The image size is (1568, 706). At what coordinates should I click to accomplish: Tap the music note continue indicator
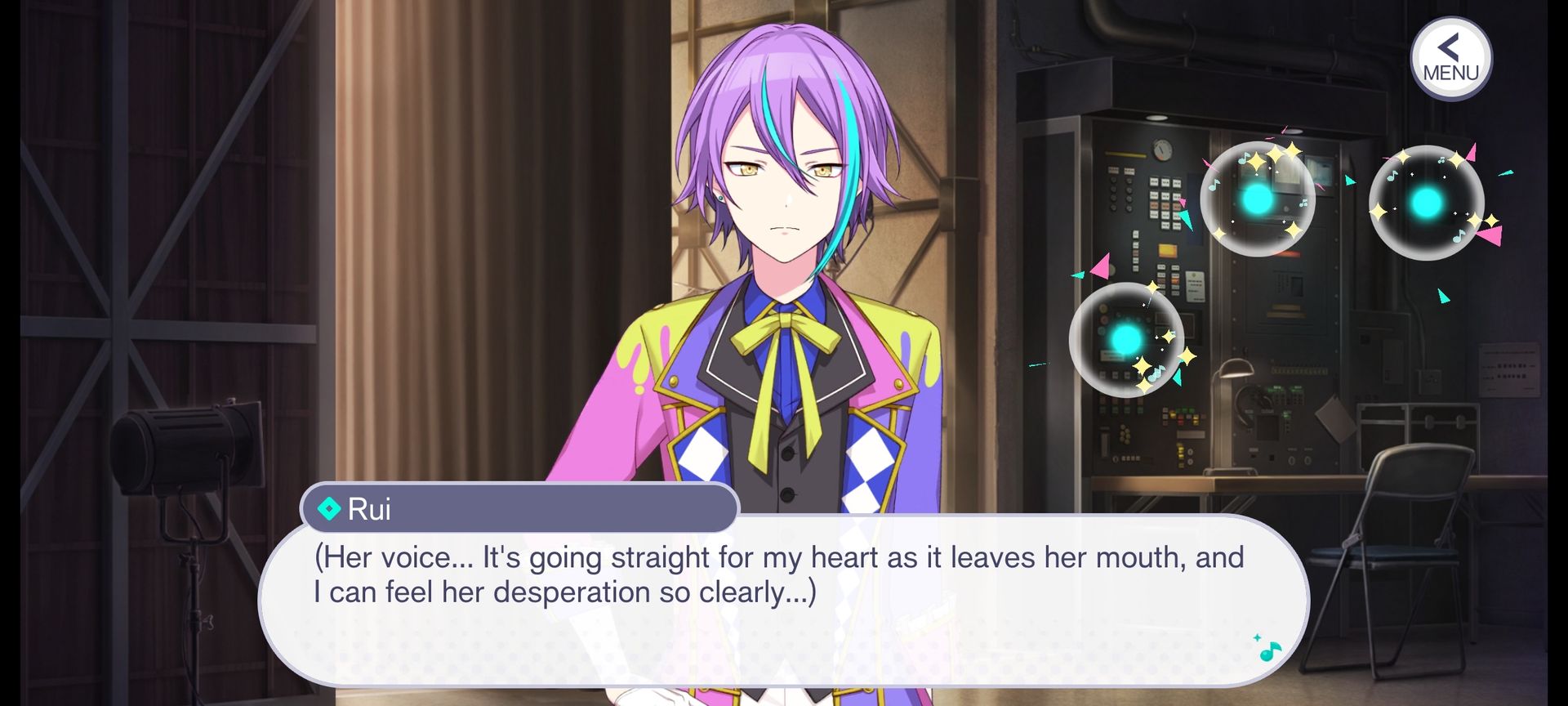(1268, 649)
